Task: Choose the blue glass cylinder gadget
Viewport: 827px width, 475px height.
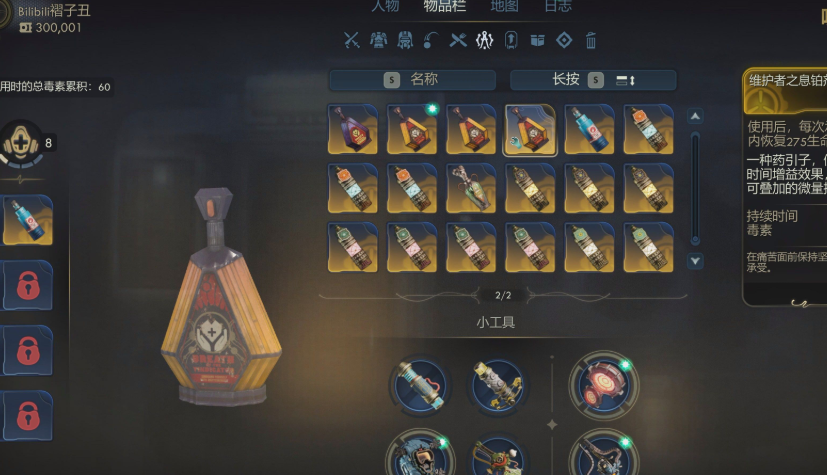Action: click(420, 386)
